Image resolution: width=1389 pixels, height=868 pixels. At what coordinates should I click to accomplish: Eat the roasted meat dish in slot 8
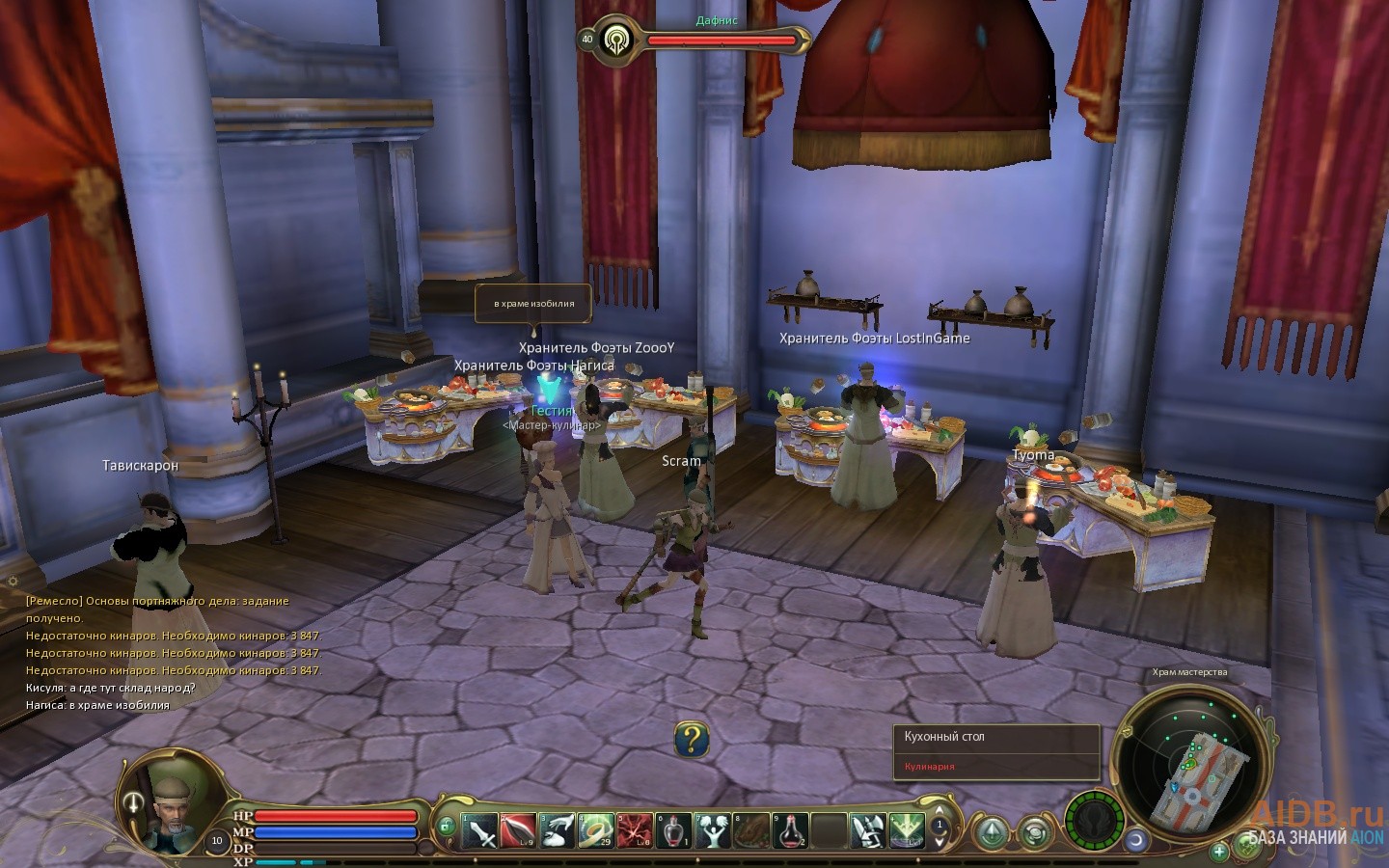[x=751, y=830]
